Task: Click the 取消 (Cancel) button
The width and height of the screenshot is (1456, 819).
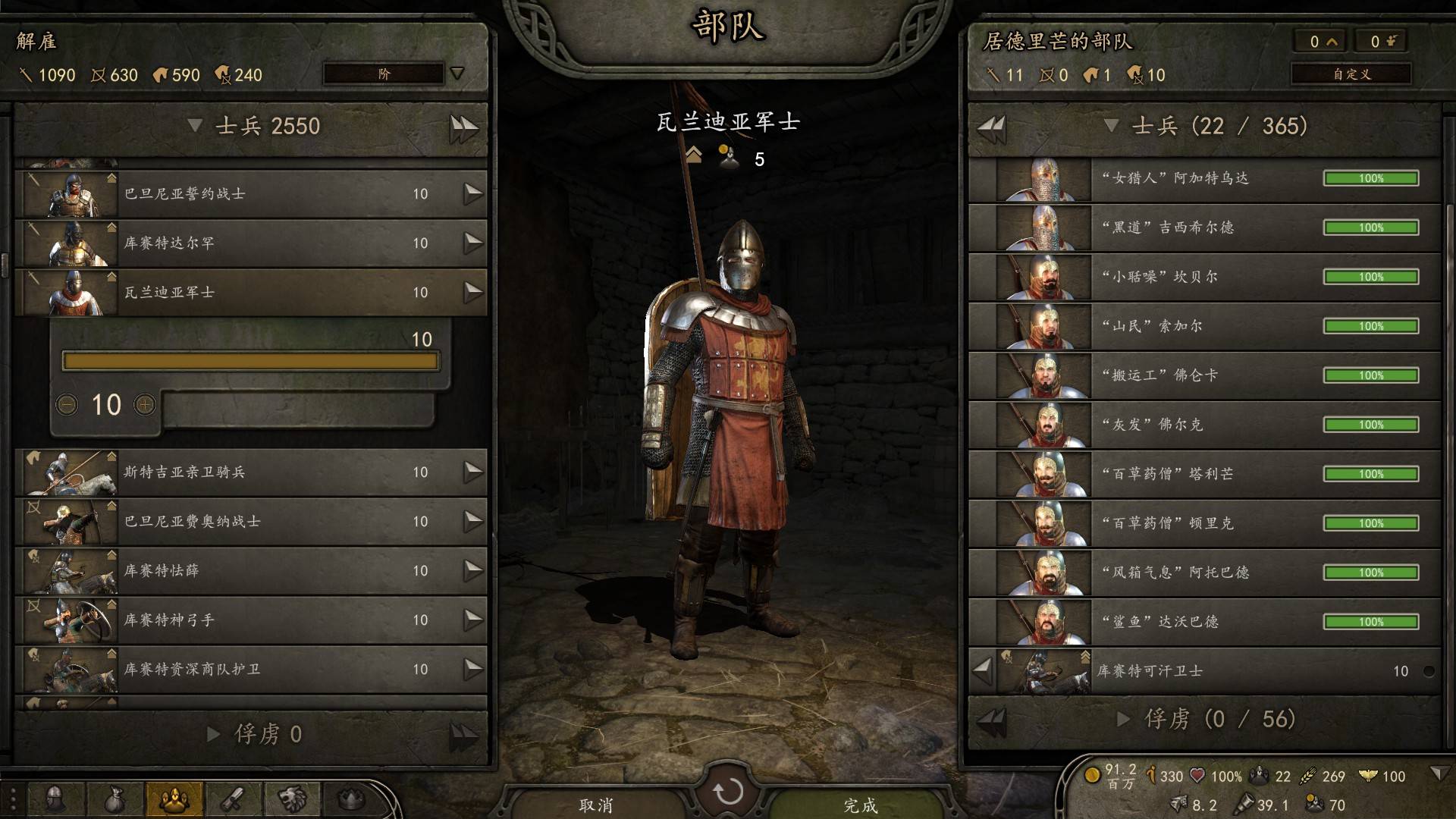Action: tap(596, 804)
